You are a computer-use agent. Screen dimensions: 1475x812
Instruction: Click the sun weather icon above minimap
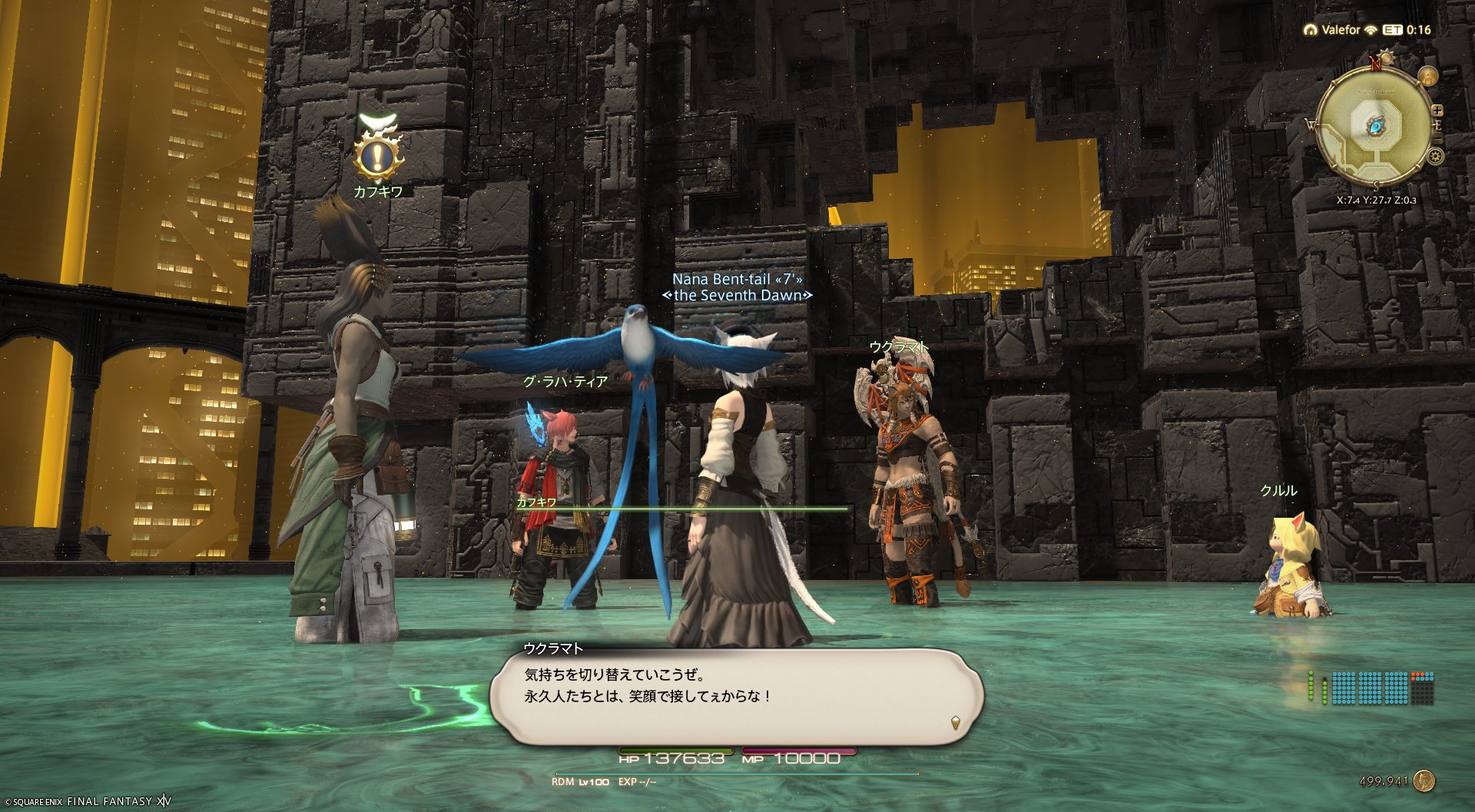(x=1387, y=58)
